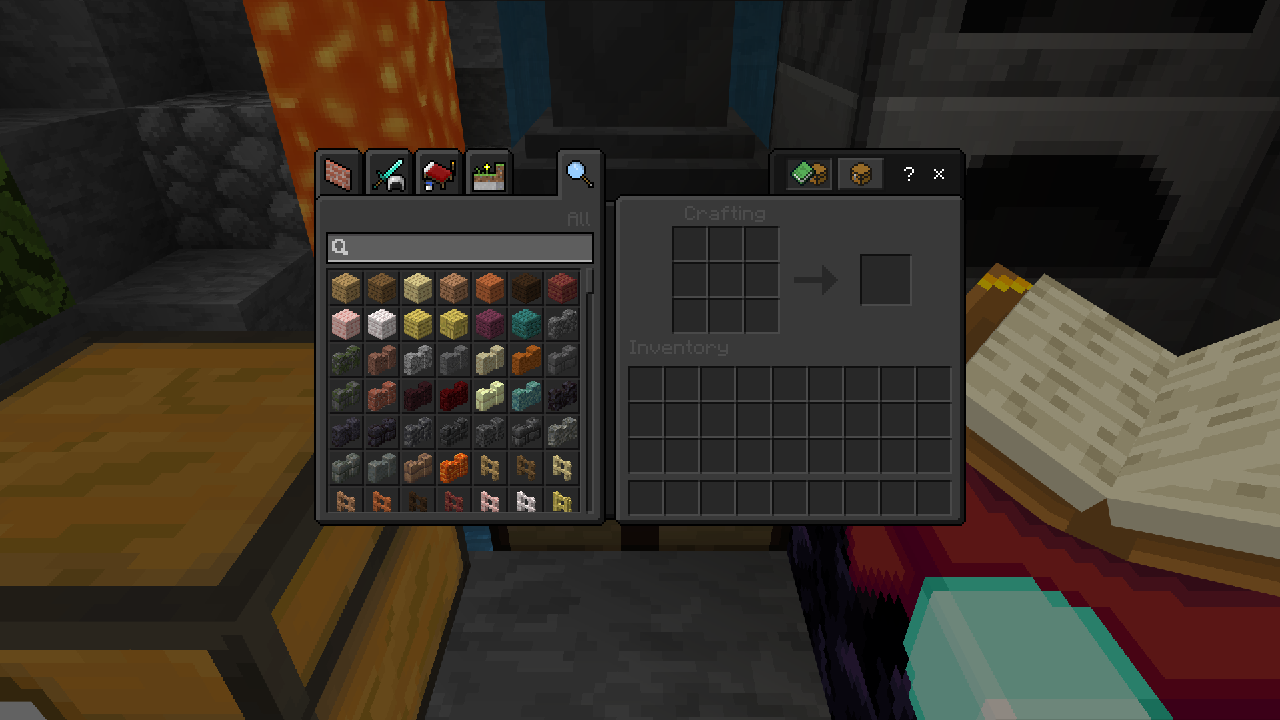Screen dimensions: 1280x720
Task: Choose the crafting table layout button
Action: click(x=860, y=174)
